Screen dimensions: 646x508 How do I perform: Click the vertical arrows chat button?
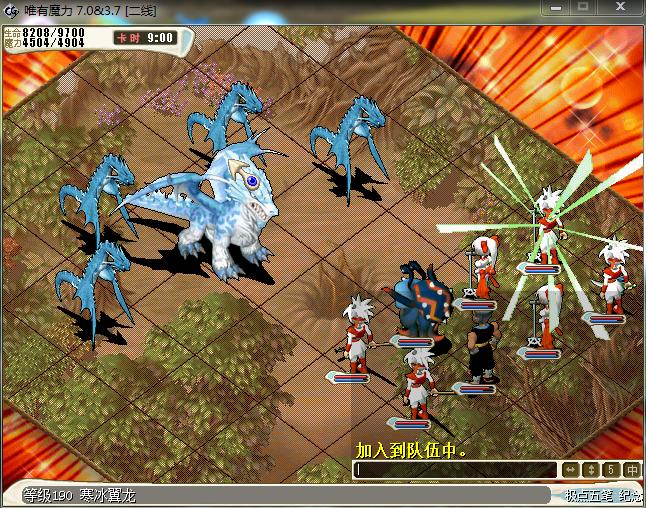point(590,469)
